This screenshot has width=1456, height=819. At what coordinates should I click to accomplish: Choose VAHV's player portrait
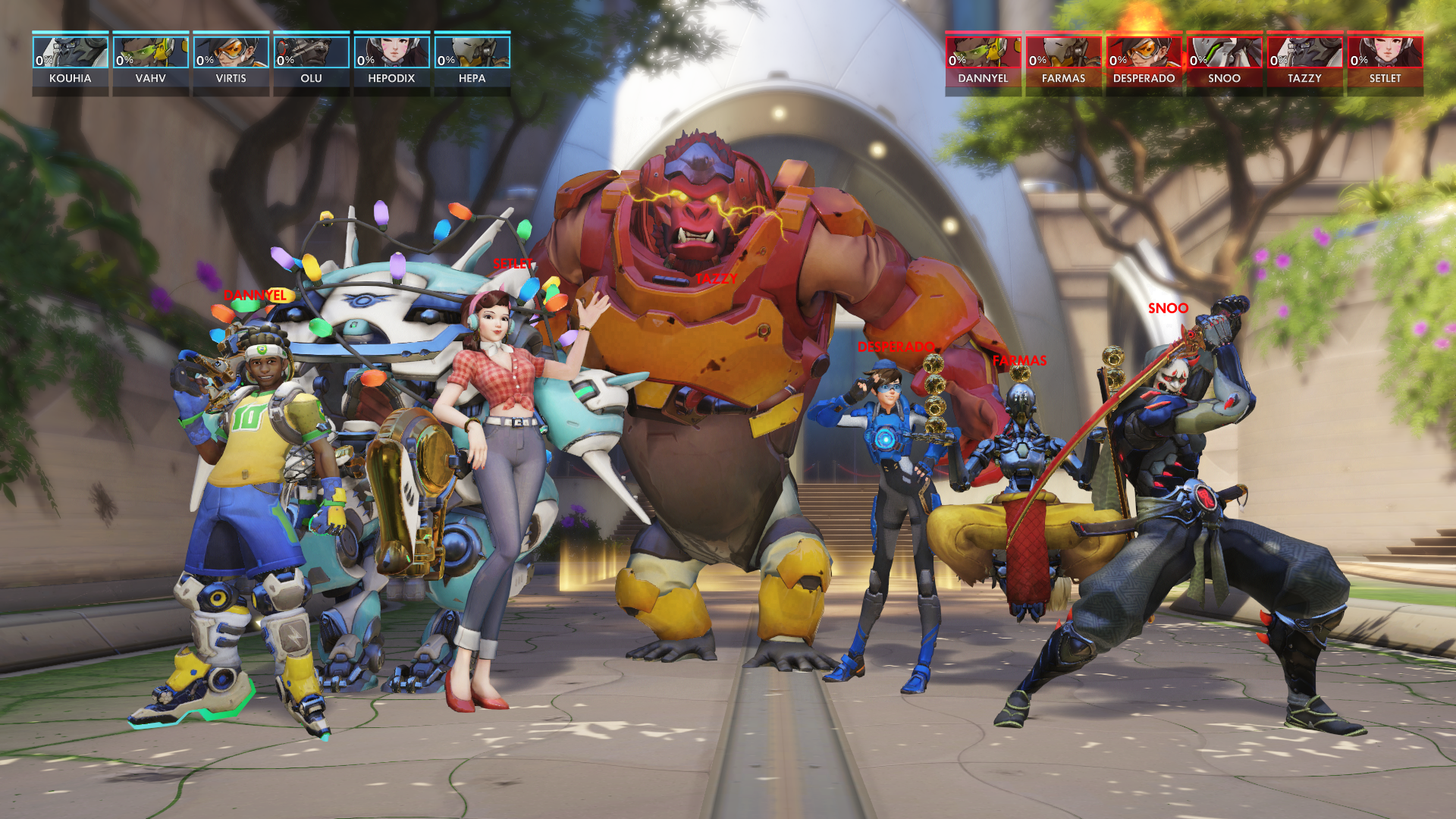click(151, 53)
